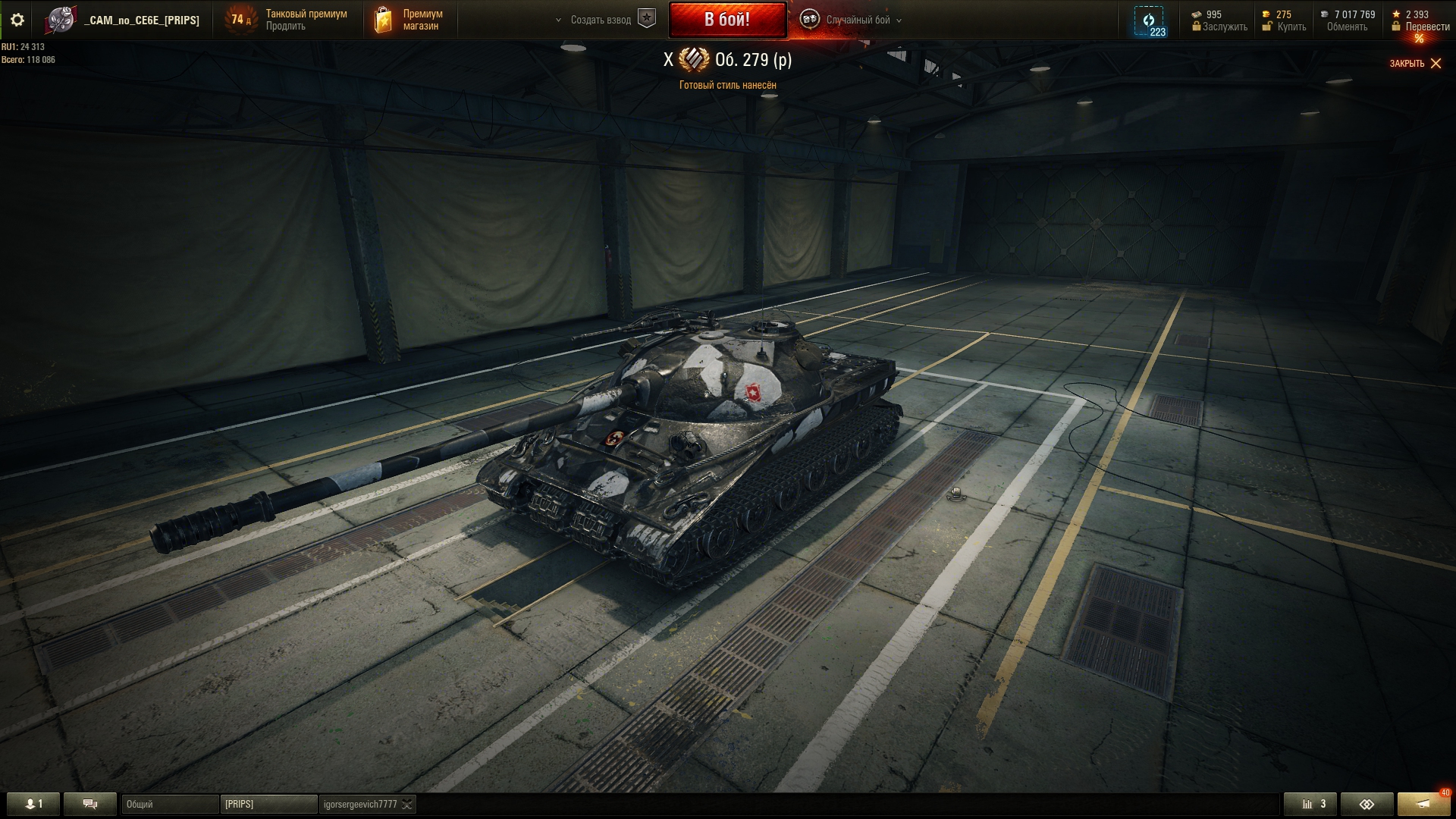Convert free experience with Перевести

click(x=1427, y=27)
